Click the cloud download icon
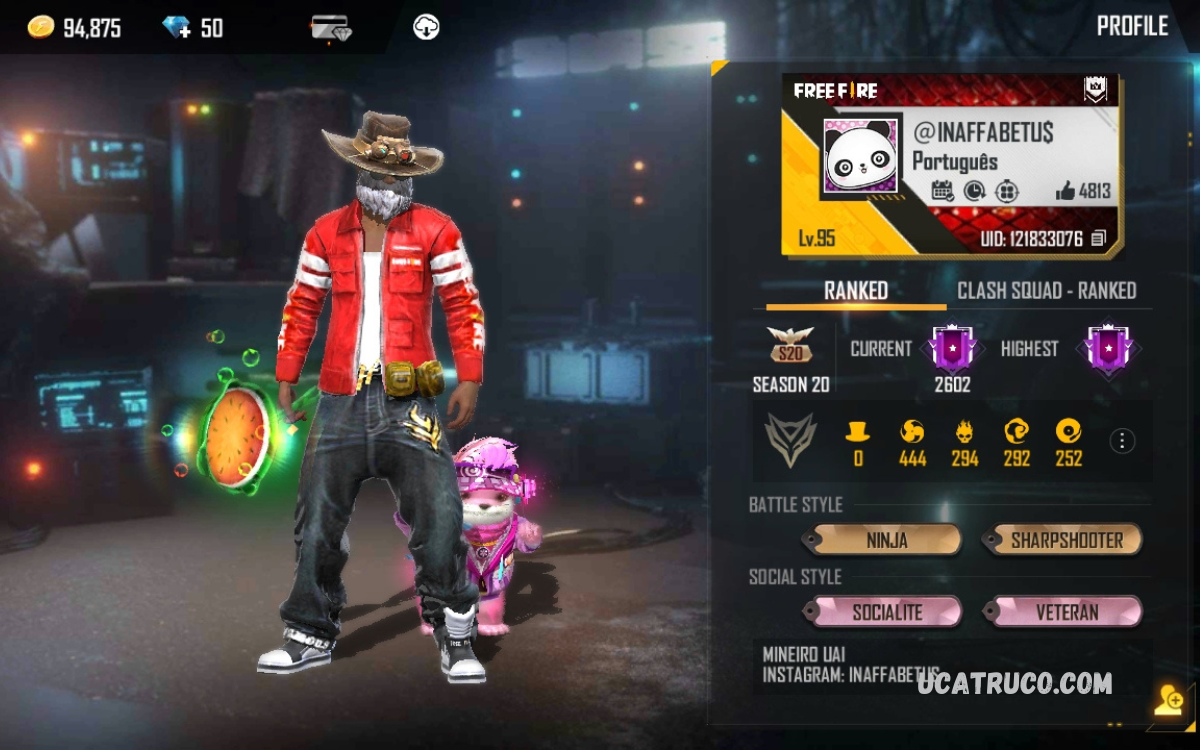 pos(427,27)
